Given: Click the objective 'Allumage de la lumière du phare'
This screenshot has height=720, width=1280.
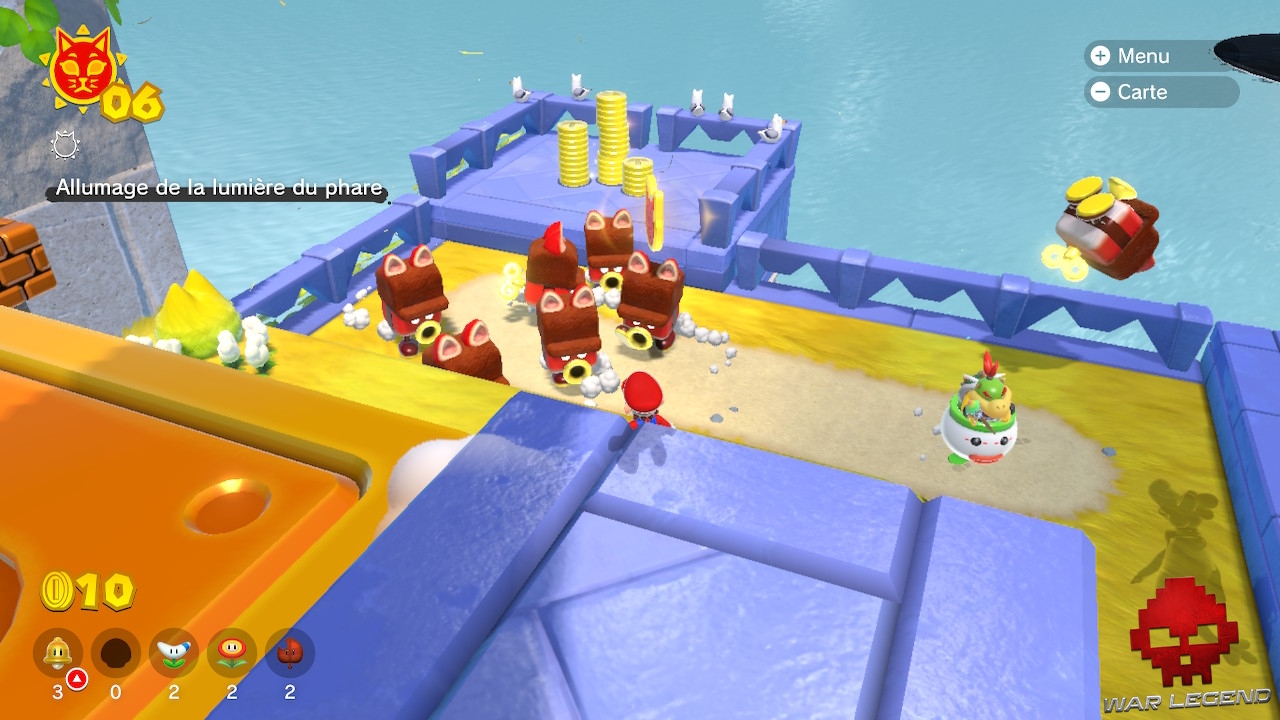Looking at the screenshot, I should 218,187.
